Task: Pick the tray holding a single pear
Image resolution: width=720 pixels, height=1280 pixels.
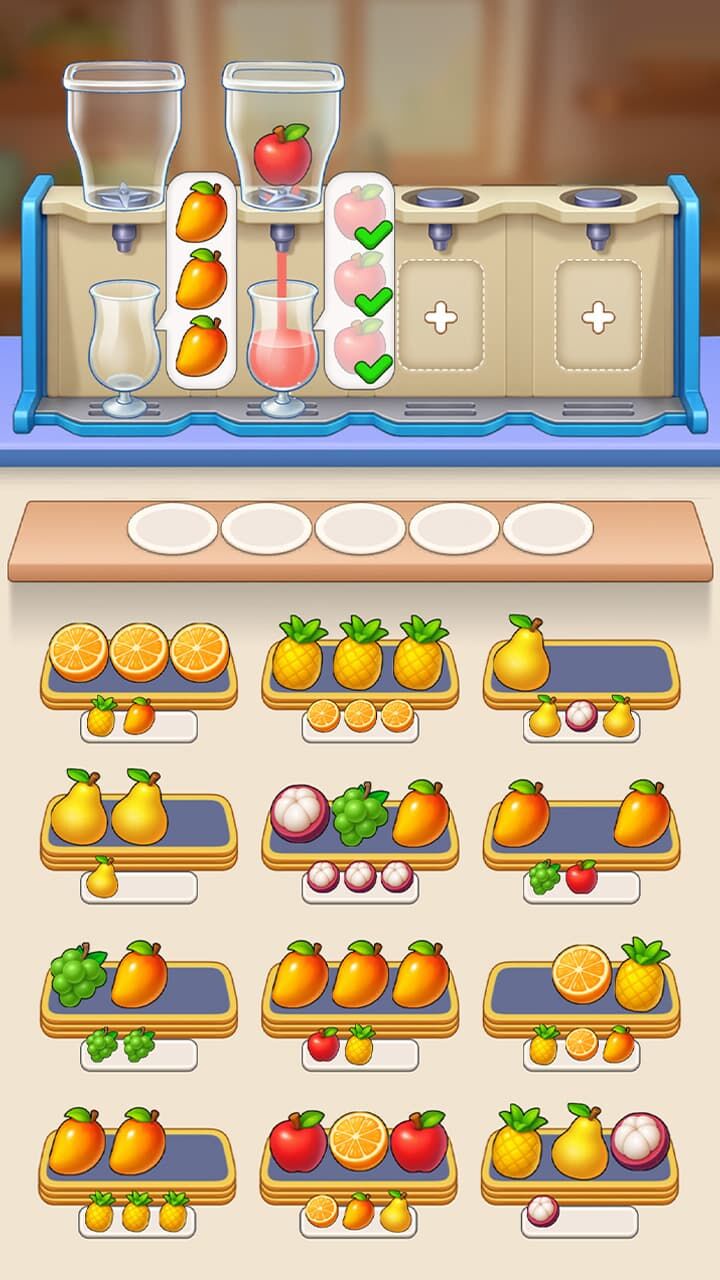Action: 581,665
